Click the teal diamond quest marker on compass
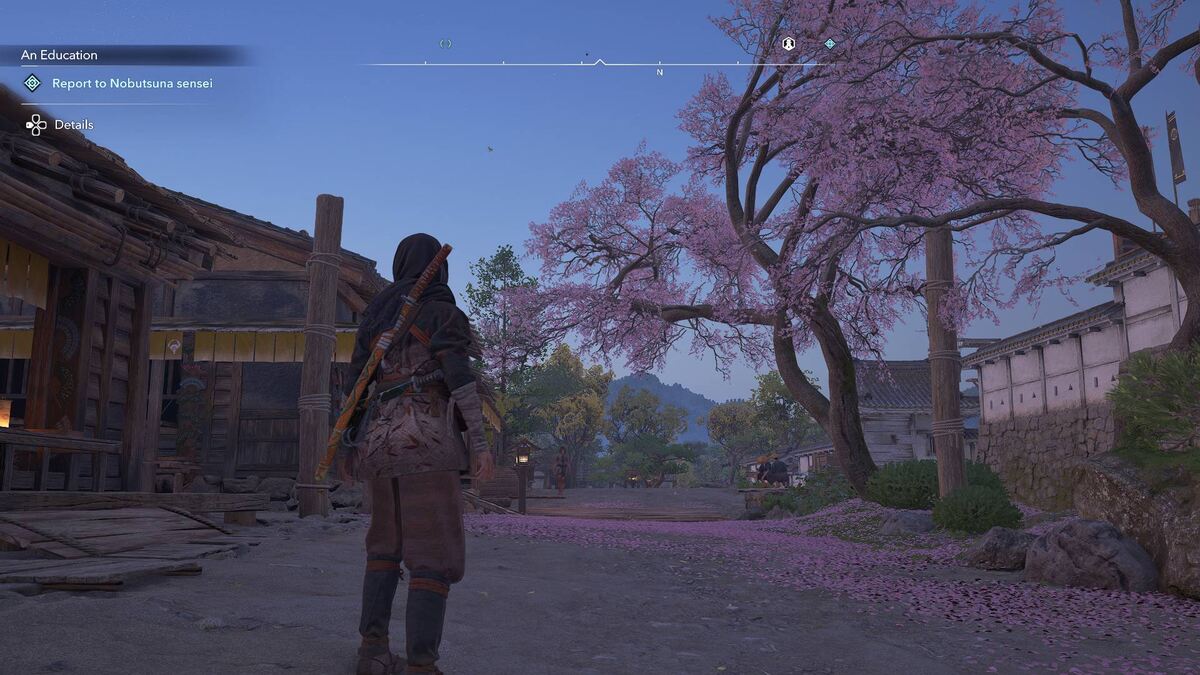Viewport: 1200px width, 675px height. pos(830,43)
